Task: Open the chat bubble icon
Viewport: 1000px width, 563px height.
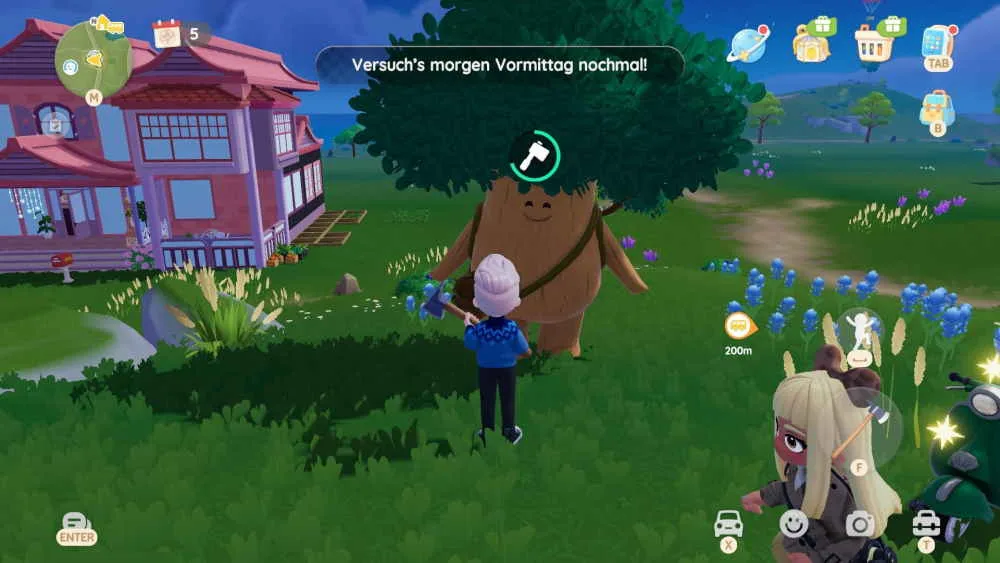Action: (76, 522)
